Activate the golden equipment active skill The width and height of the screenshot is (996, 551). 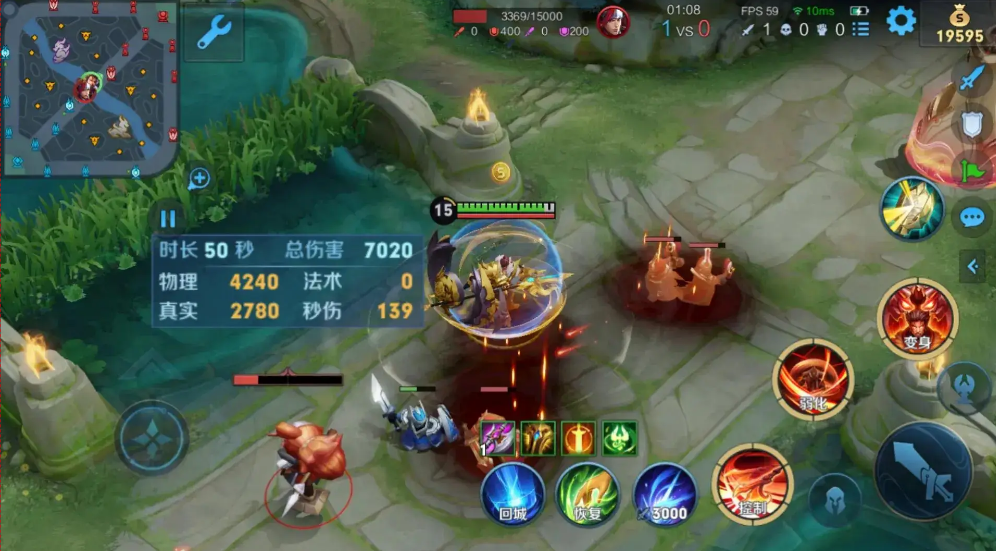(x=912, y=208)
